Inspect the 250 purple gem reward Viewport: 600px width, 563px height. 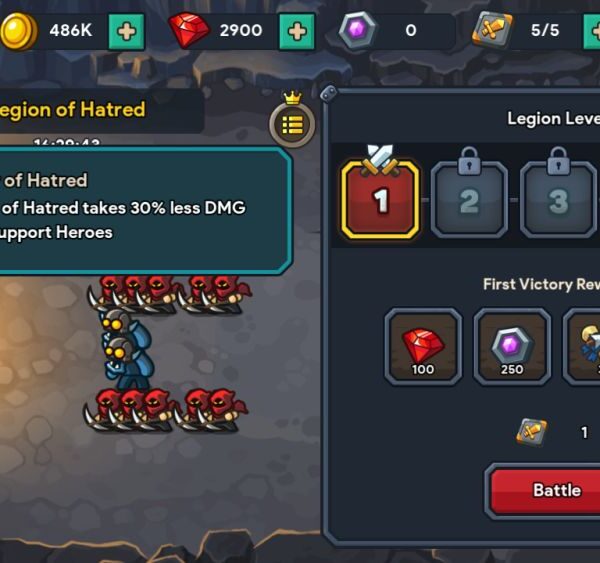click(512, 346)
